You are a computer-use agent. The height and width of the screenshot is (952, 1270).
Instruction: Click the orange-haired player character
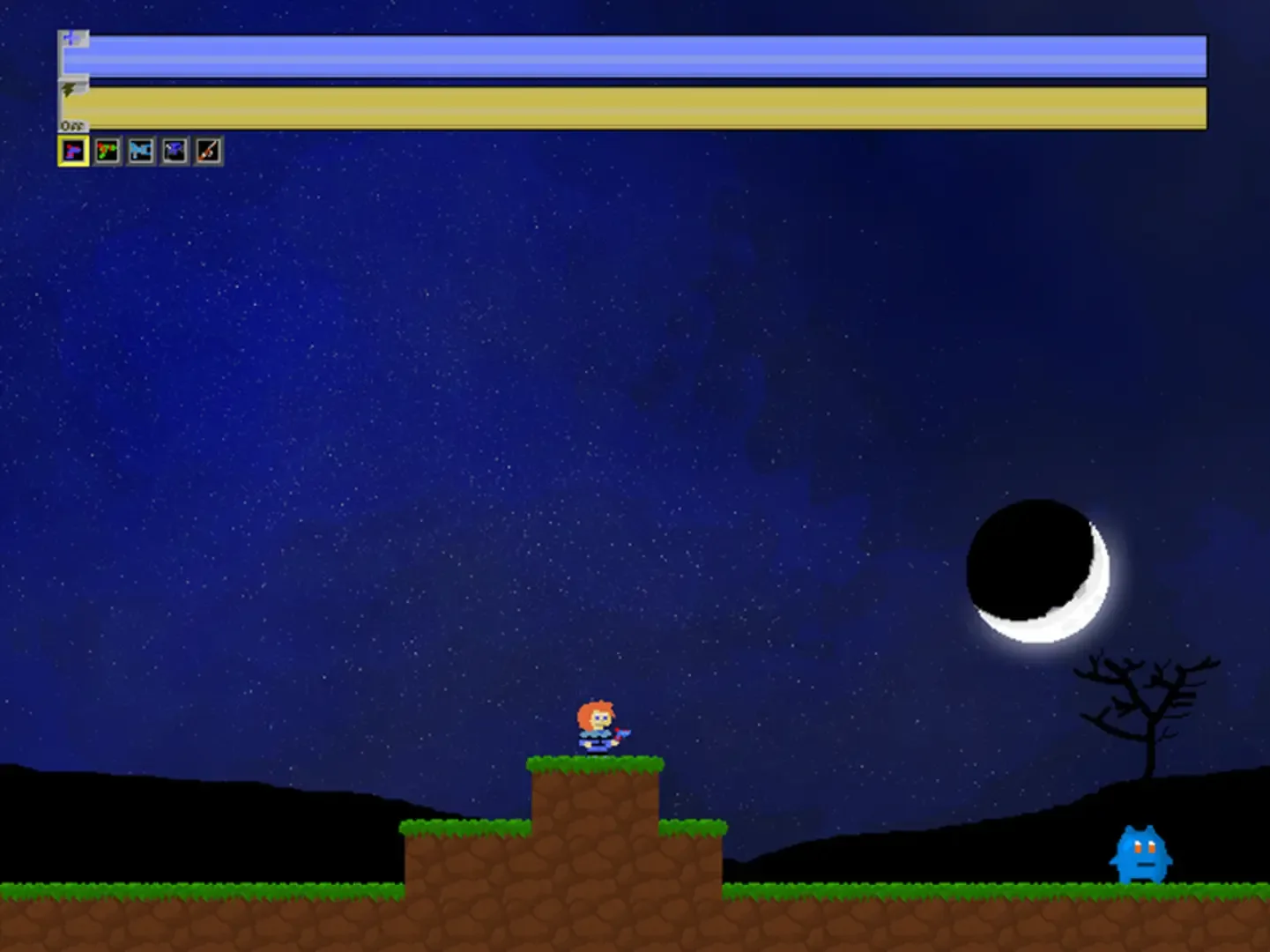click(597, 725)
